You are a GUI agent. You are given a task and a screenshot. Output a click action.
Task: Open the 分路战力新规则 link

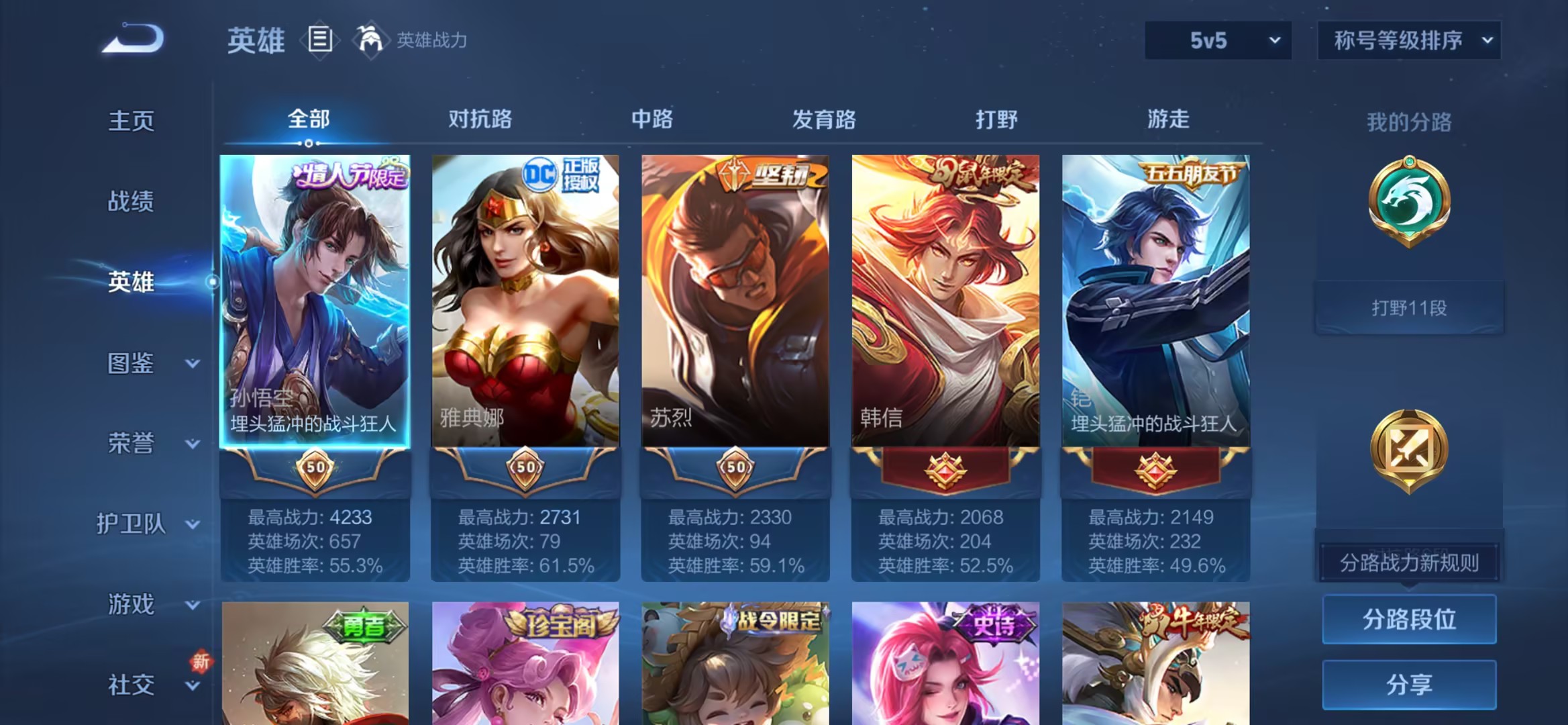pos(1409,563)
